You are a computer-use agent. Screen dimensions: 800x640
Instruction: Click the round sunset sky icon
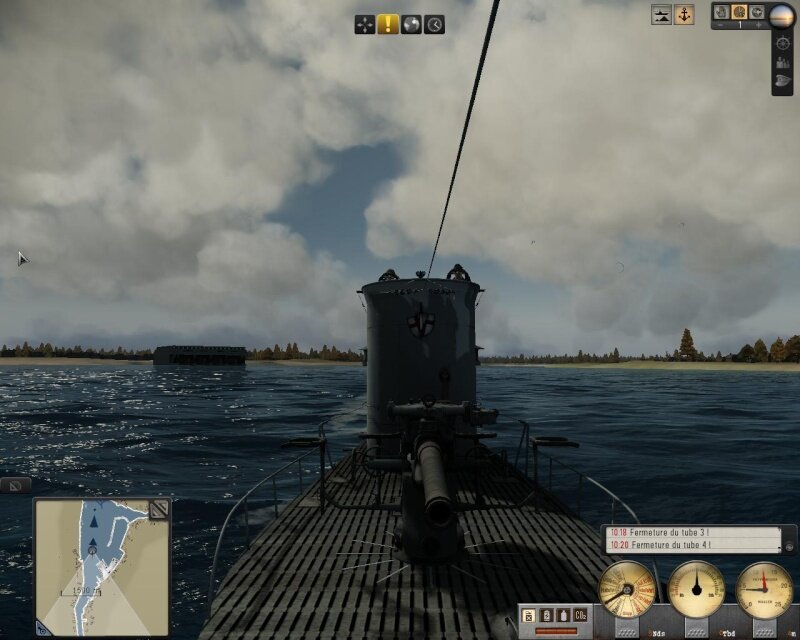[783, 12]
